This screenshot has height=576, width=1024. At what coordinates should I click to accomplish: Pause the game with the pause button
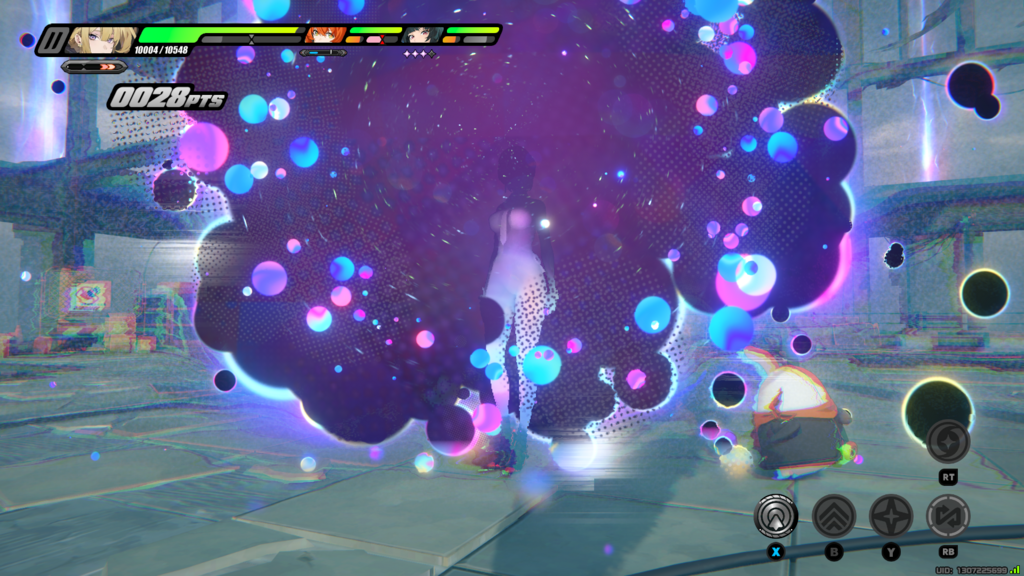pyautogui.click(x=51, y=41)
